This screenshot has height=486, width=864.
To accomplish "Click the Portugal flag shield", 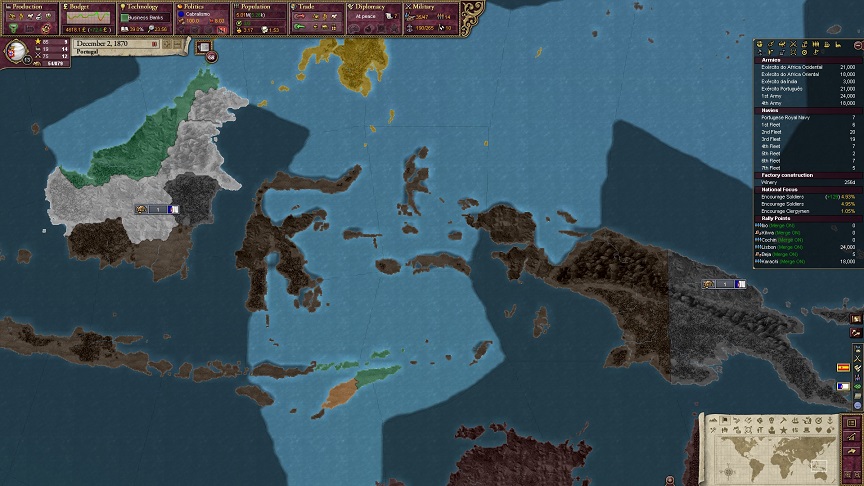I will (x=17, y=50).
